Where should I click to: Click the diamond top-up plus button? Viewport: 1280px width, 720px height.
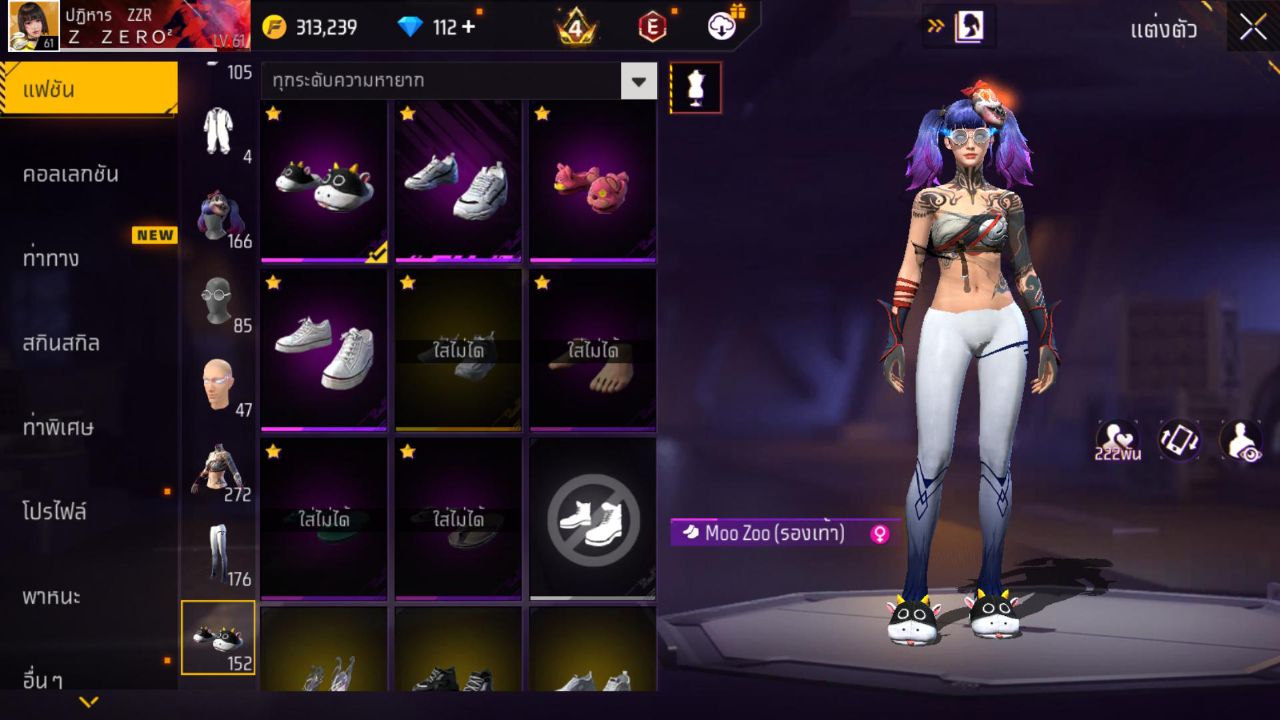pyautogui.click(x=467, y=27)
